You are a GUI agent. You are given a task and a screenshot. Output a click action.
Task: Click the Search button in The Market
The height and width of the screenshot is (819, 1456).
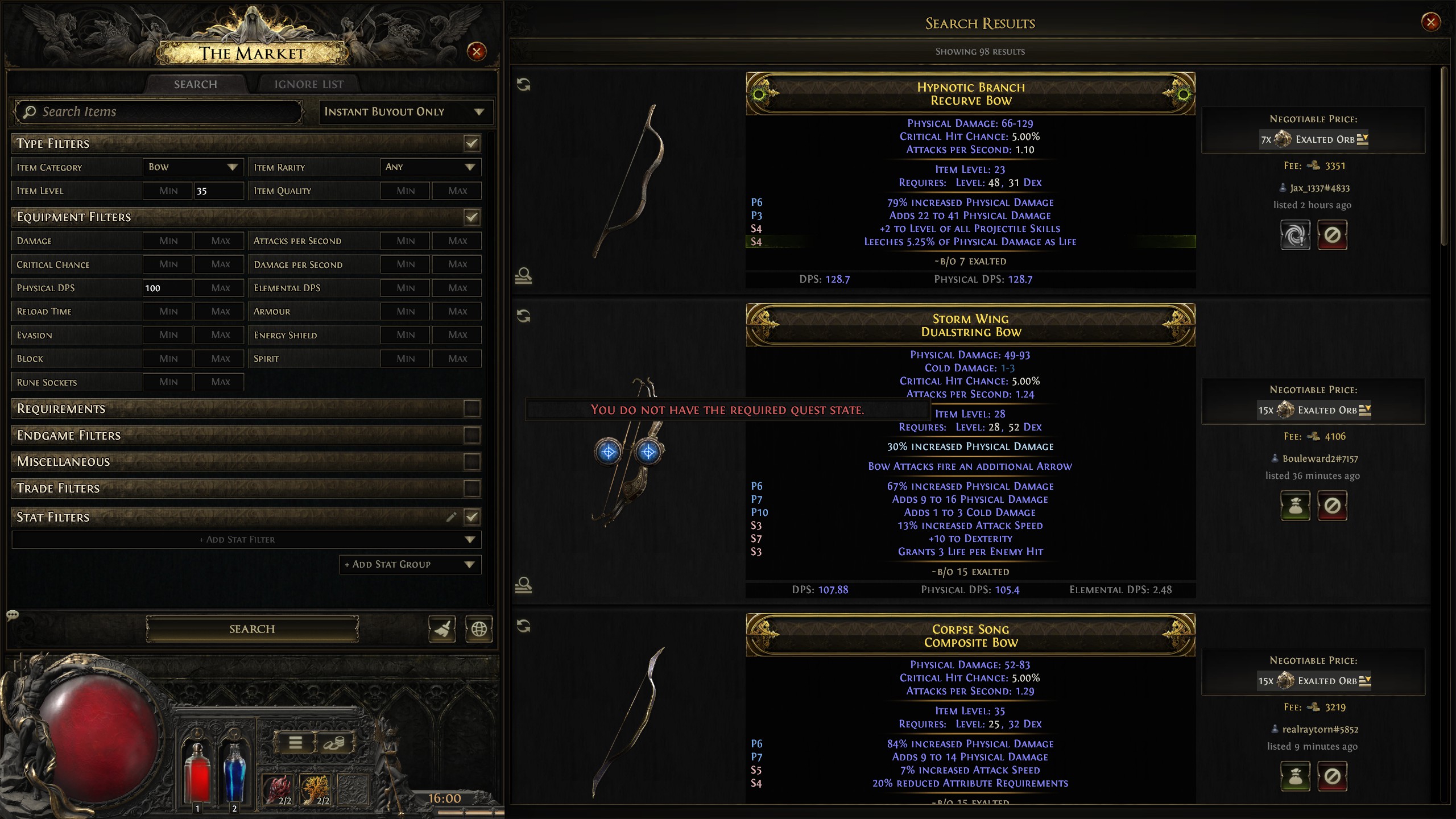tap(252, 628)
